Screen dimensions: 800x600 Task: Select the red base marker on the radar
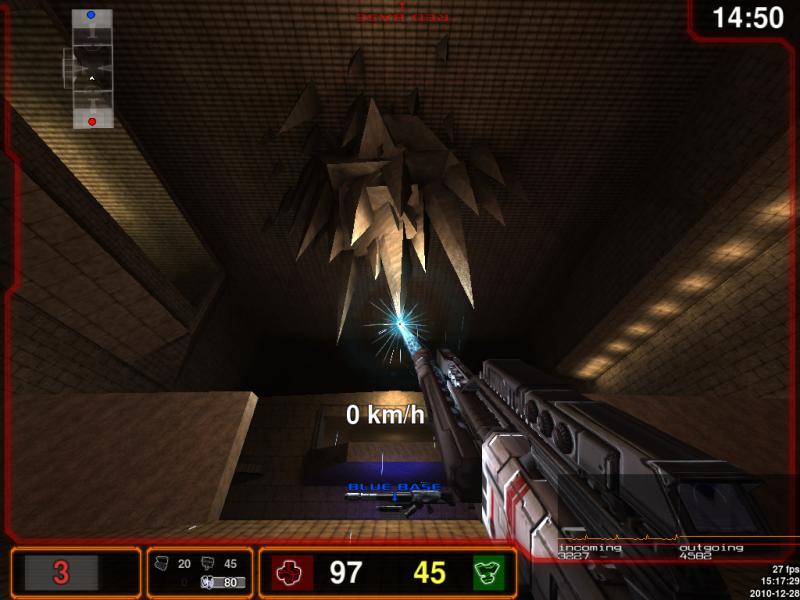[x=92, y=121]
